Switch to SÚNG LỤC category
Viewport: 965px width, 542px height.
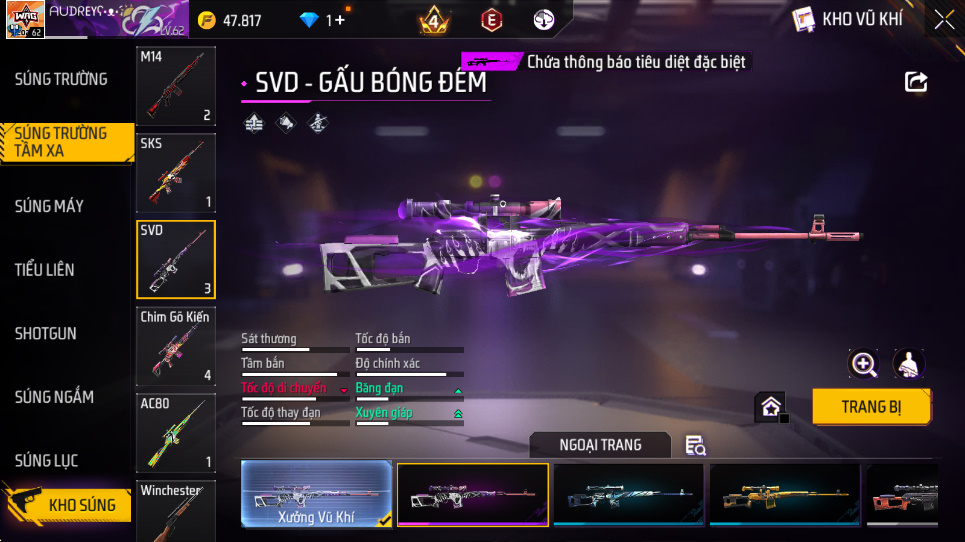pyautogui.click(x=47, y=461)
